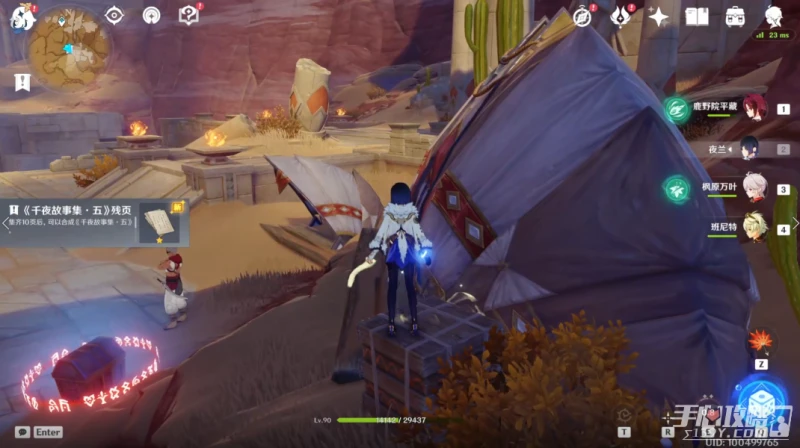This screenshot has width=800, height=448.
Task: Open the quest log bookmark icon
Action: coord(21,83)
